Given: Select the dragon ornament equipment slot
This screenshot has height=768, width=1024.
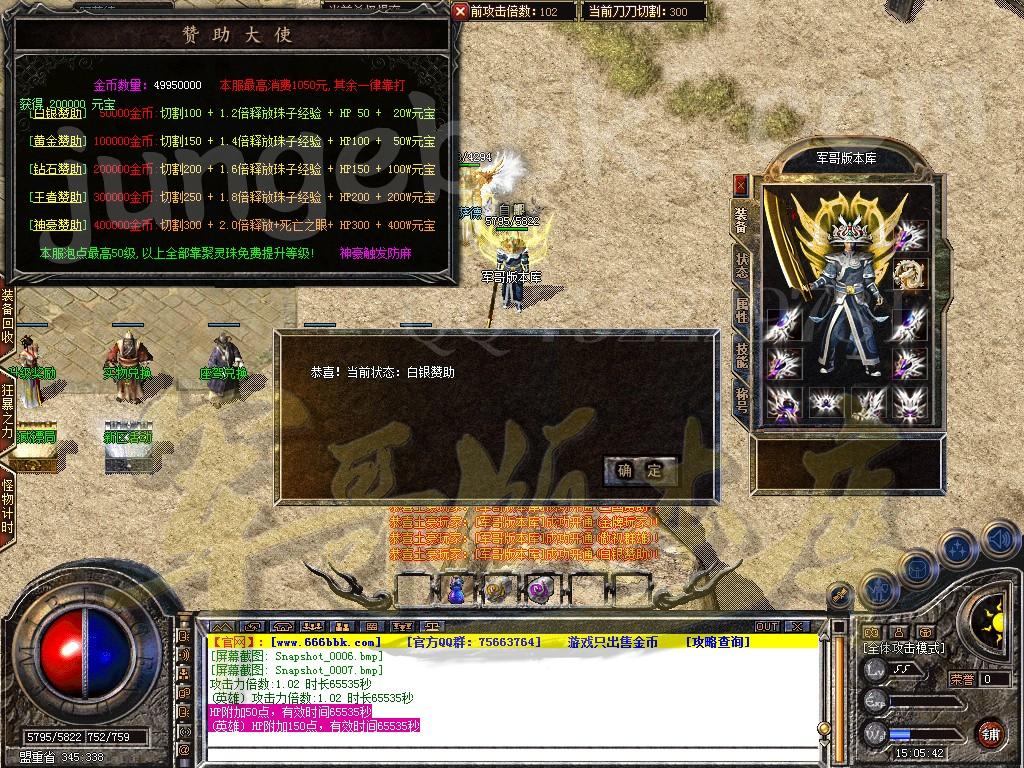Looking at the screenshot, I should pos(909,273).
